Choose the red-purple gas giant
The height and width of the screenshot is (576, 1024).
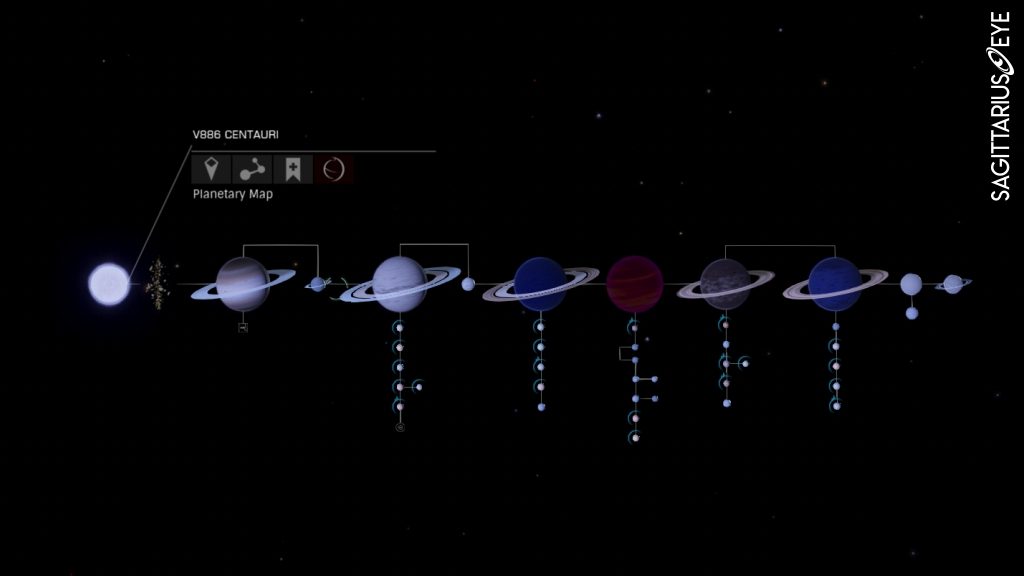[x=634, y=284]
